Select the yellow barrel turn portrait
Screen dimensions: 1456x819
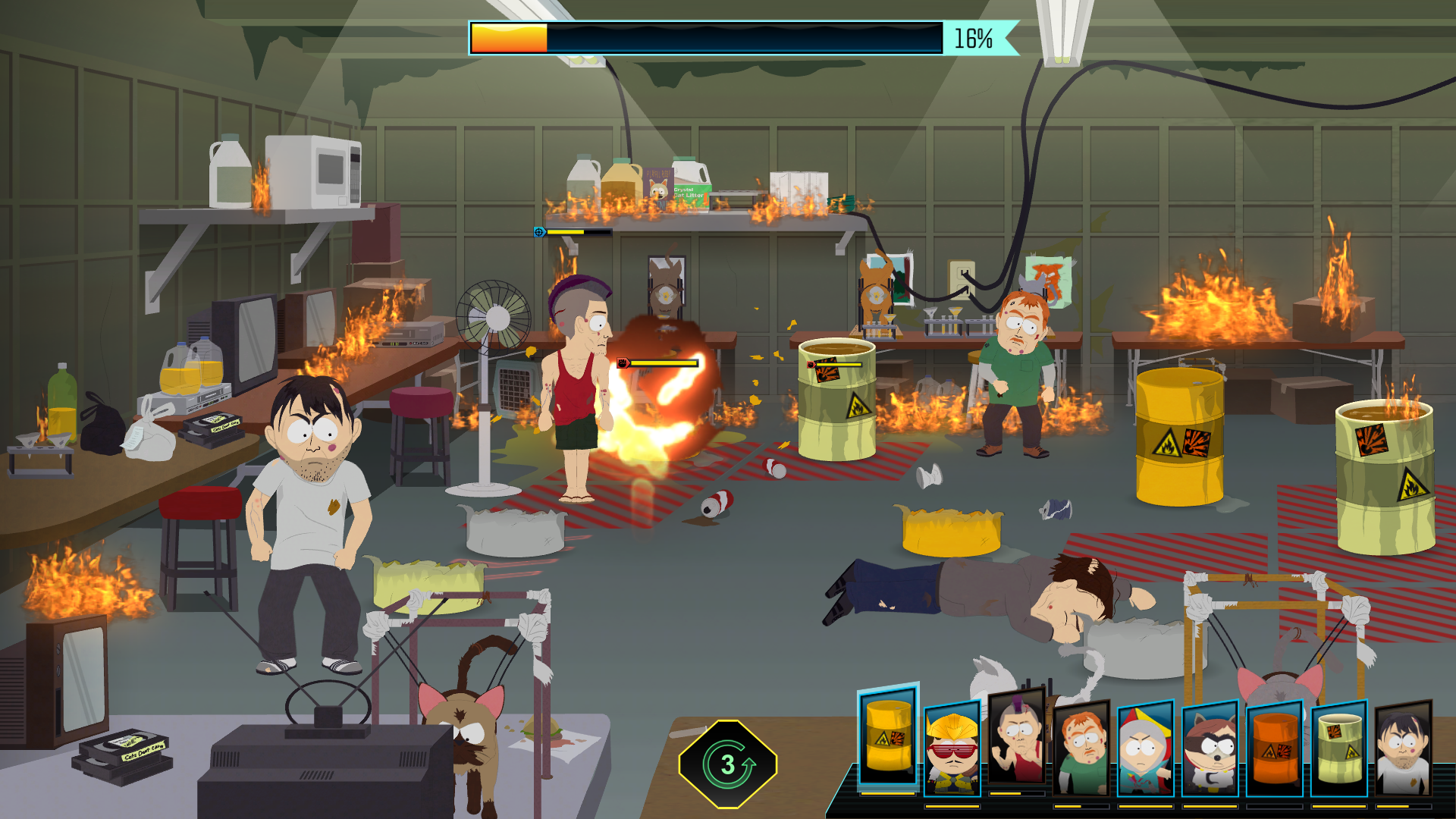[x=888, y=737]
